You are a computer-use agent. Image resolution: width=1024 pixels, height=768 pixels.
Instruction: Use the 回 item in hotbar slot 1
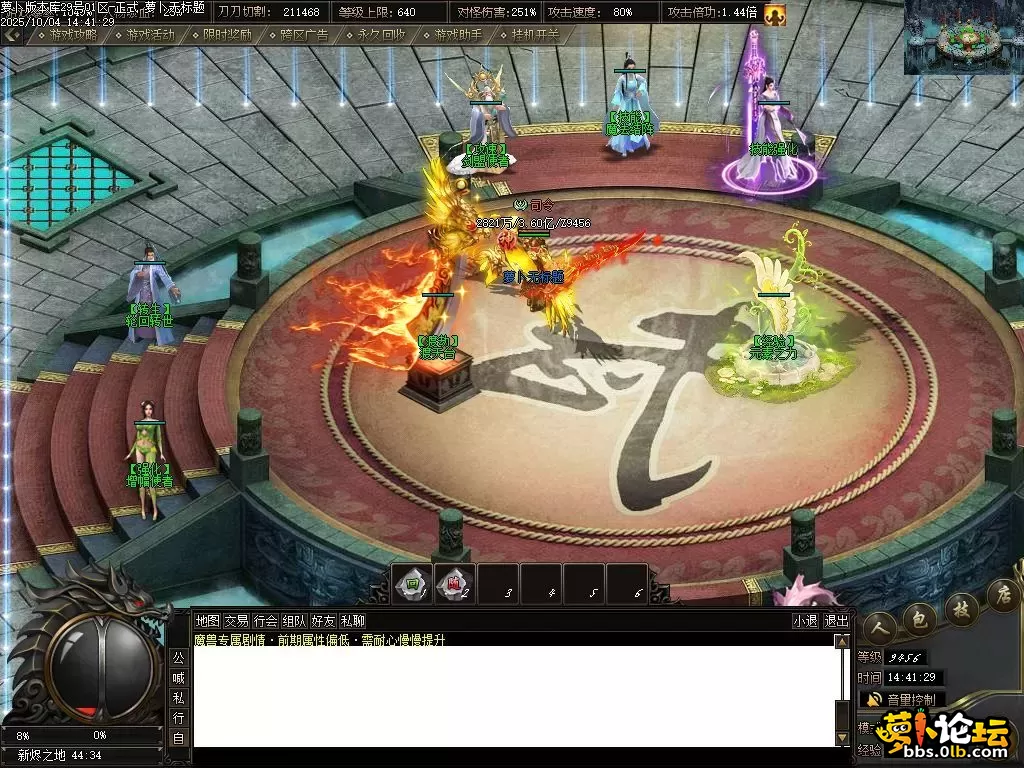[410, 586]
